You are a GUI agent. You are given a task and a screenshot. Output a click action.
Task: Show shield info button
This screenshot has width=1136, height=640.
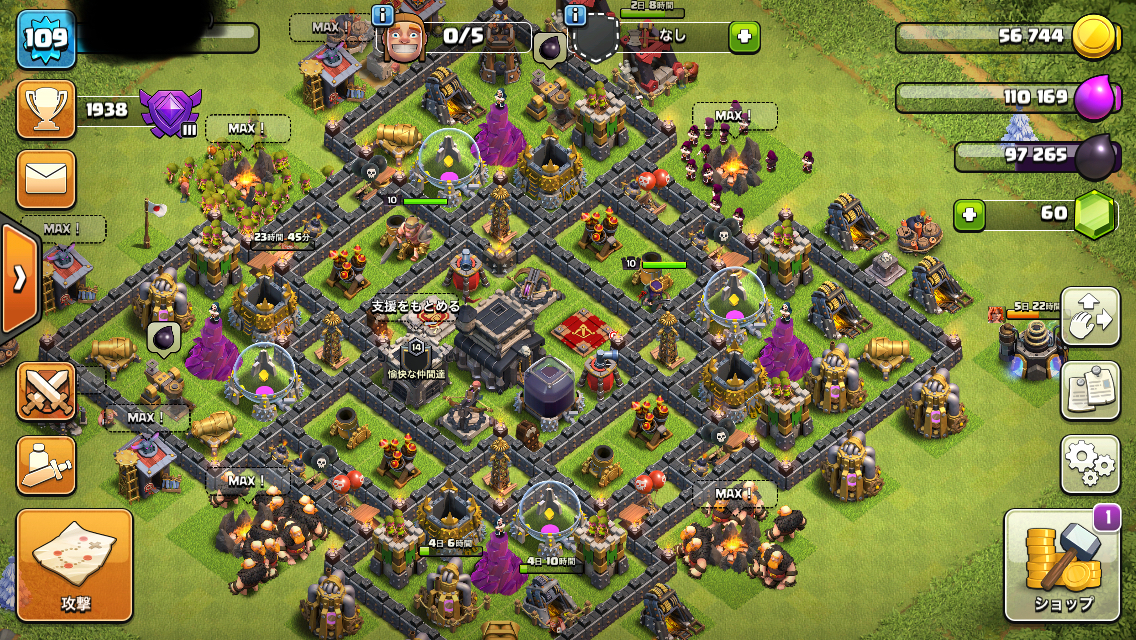click(x=575, y=15)
